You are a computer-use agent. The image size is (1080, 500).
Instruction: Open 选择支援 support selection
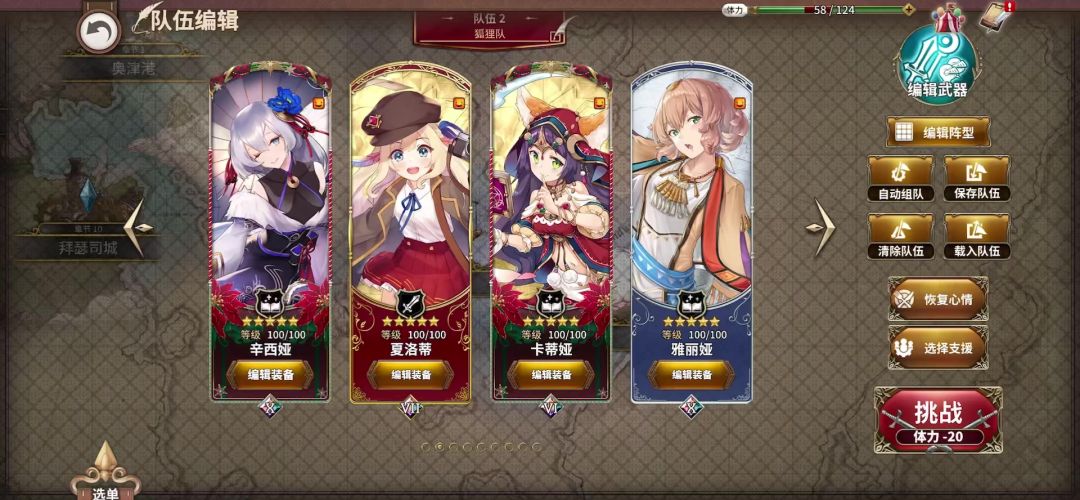coord(938,348)
